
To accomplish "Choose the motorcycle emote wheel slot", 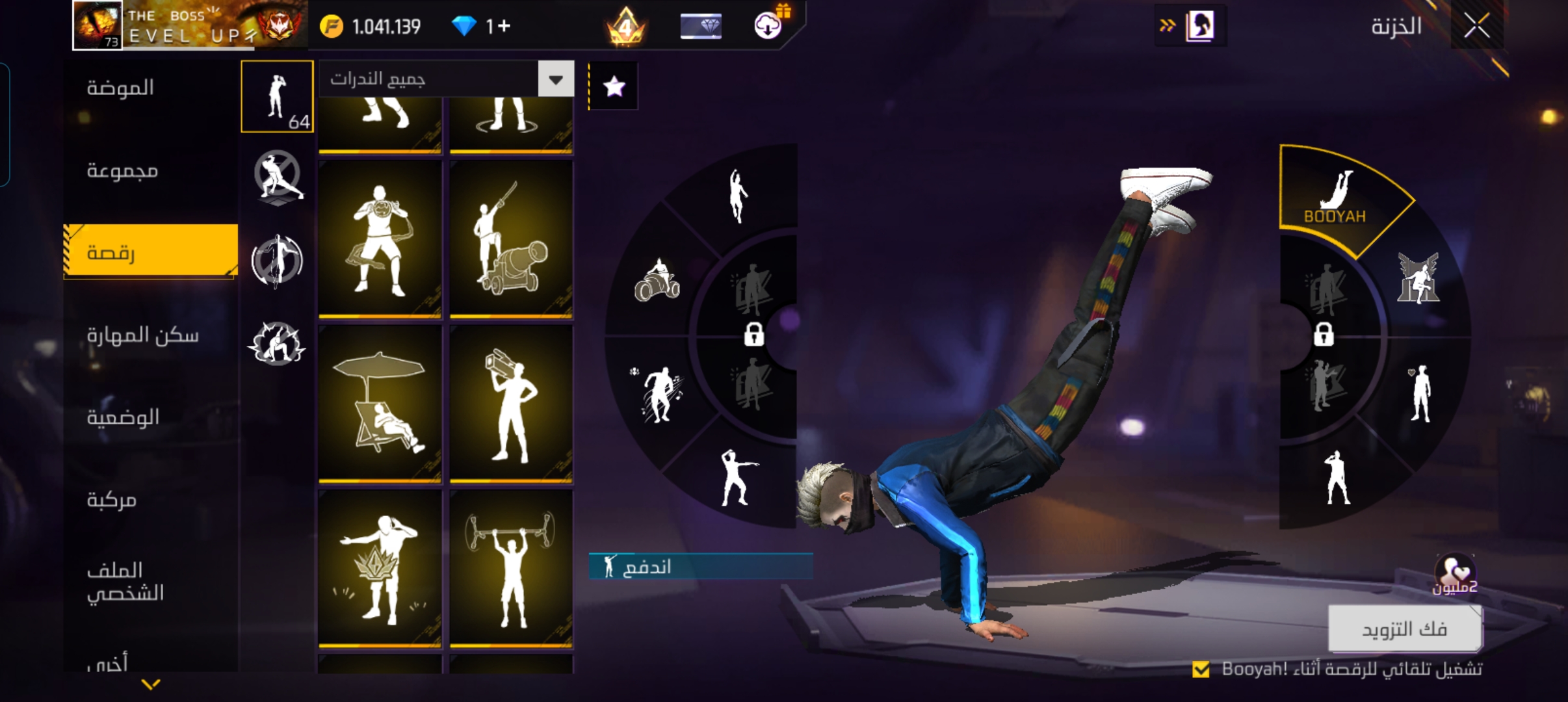I will coord(657,281).
